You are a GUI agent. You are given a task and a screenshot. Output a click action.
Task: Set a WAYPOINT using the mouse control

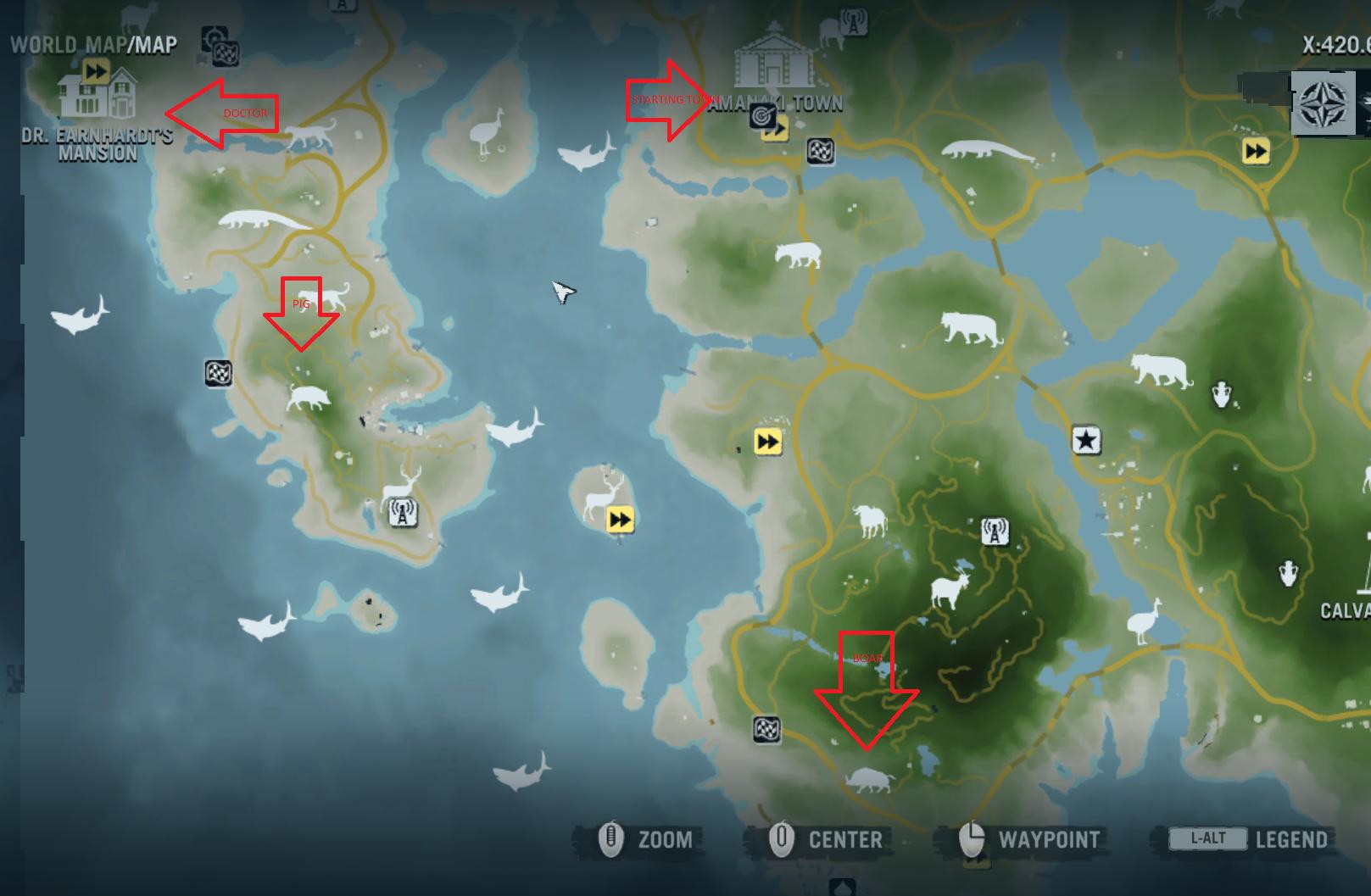coord(1049,840)
